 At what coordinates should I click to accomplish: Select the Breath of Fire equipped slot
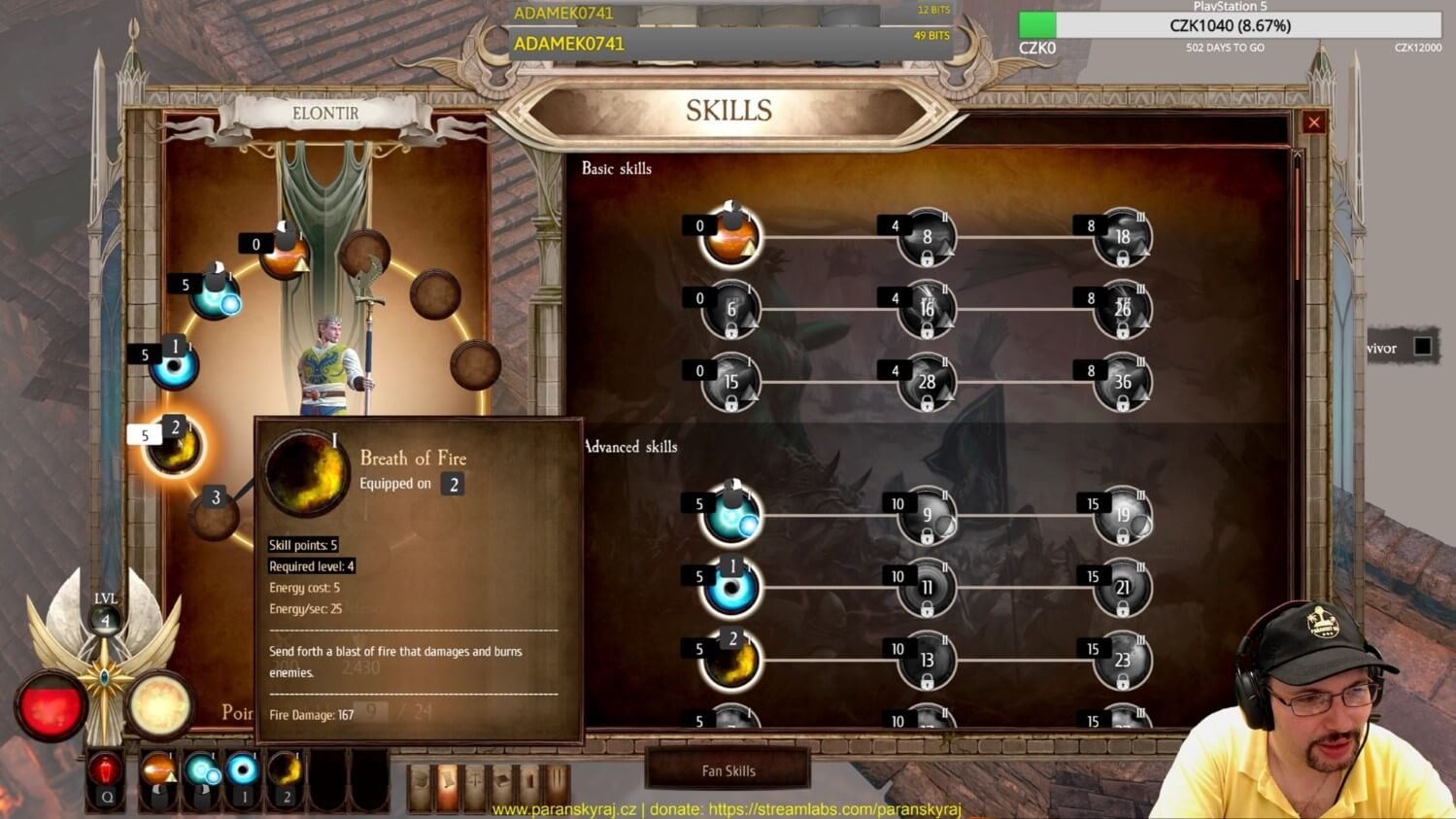point(175,447)
